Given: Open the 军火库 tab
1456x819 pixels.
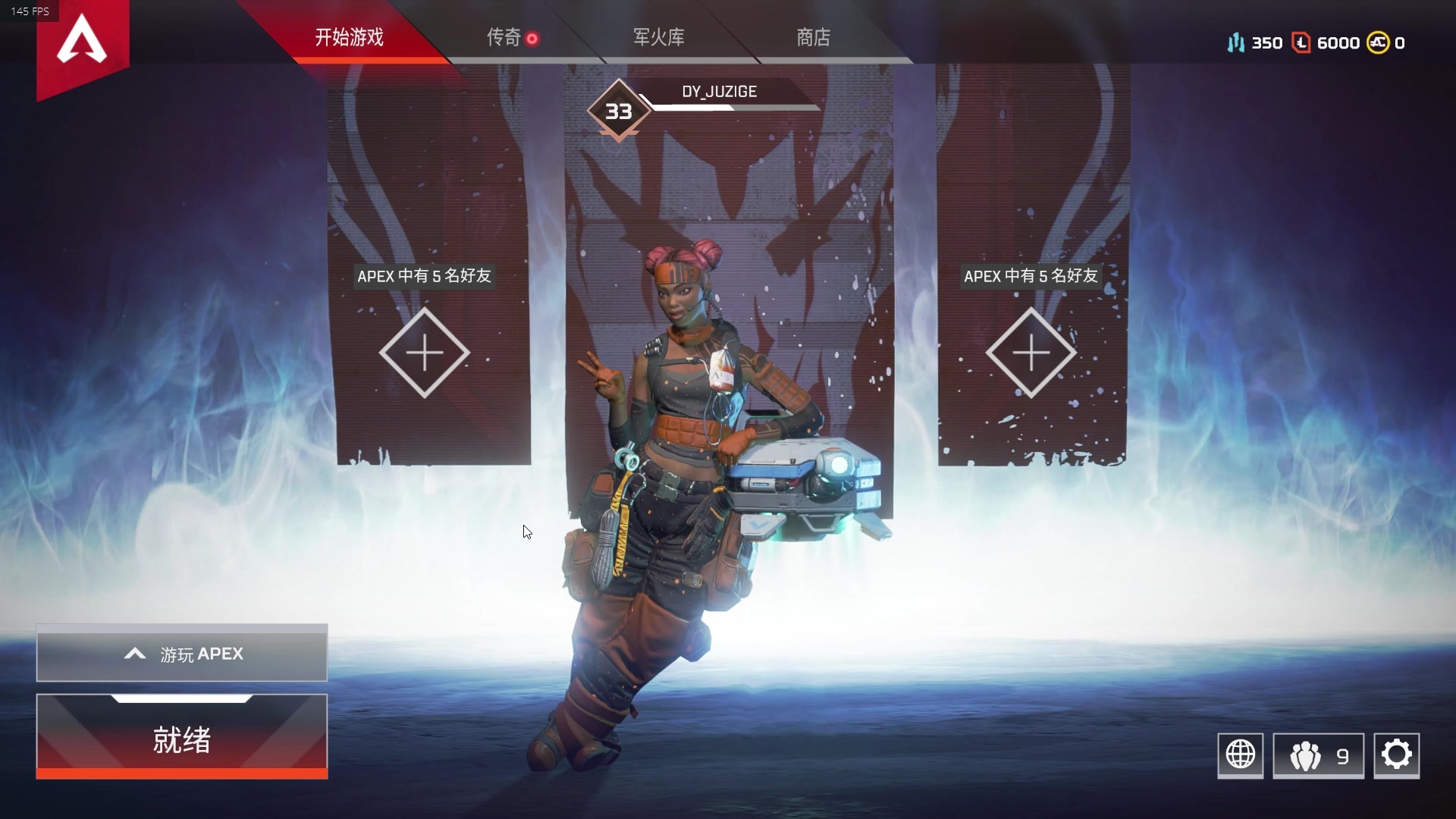Looking at the screenshot, I should click(x=659, y=36).
